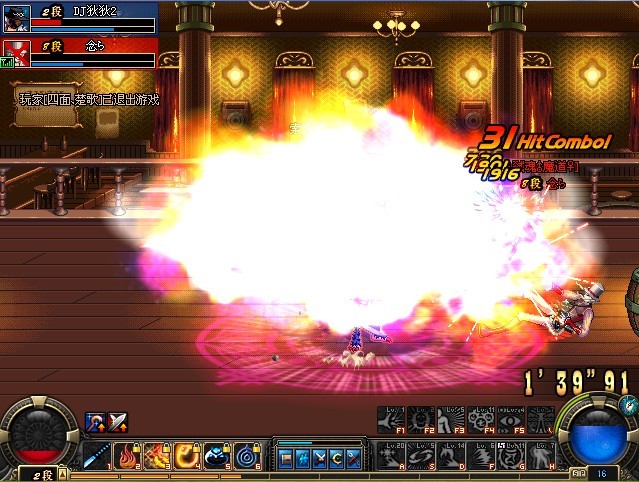Screen dimensions: 639x482
Task: Click the yellow C menu button
Action: [x=337, y=459]
